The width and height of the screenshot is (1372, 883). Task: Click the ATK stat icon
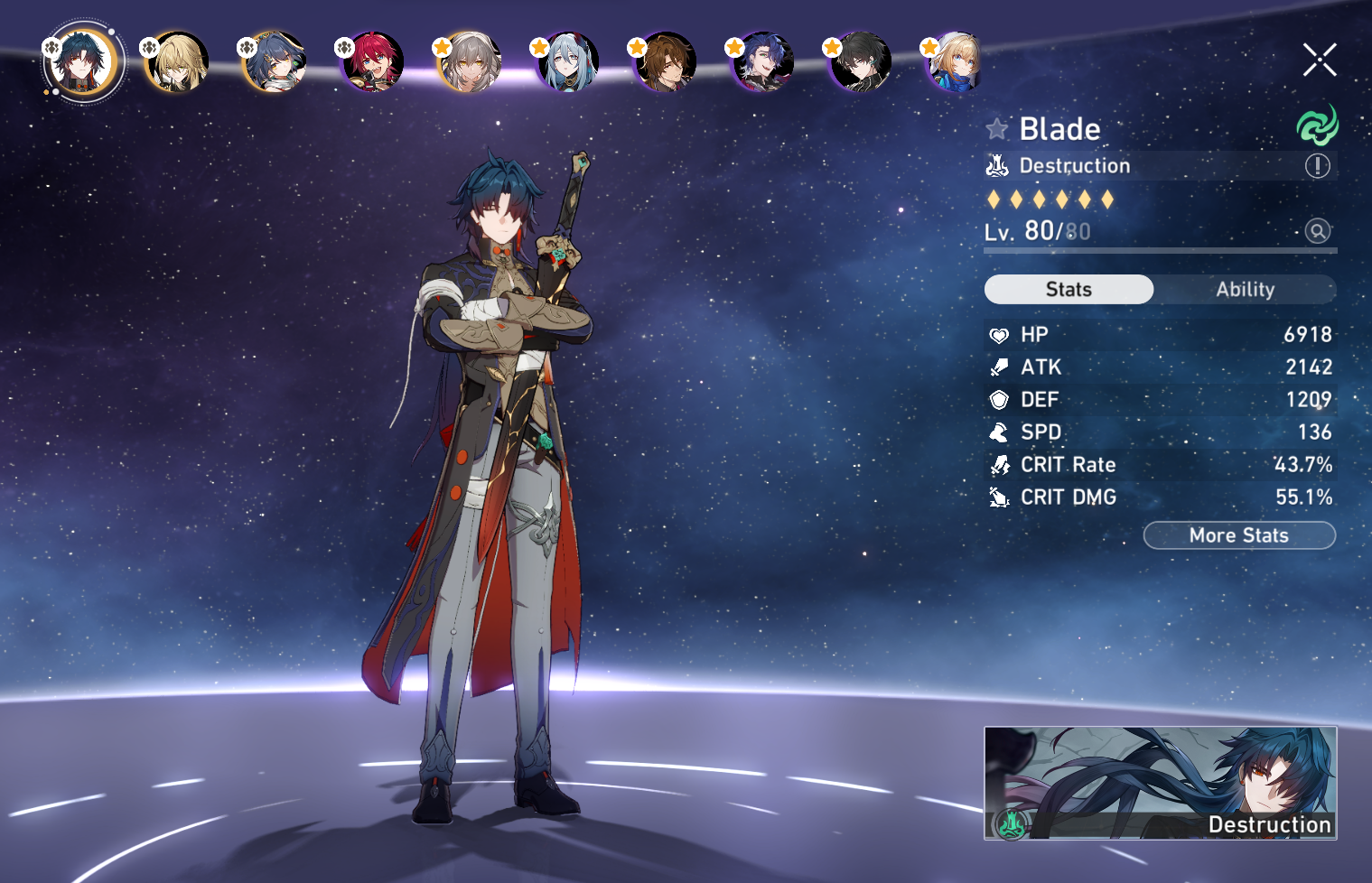coord(999,367)
